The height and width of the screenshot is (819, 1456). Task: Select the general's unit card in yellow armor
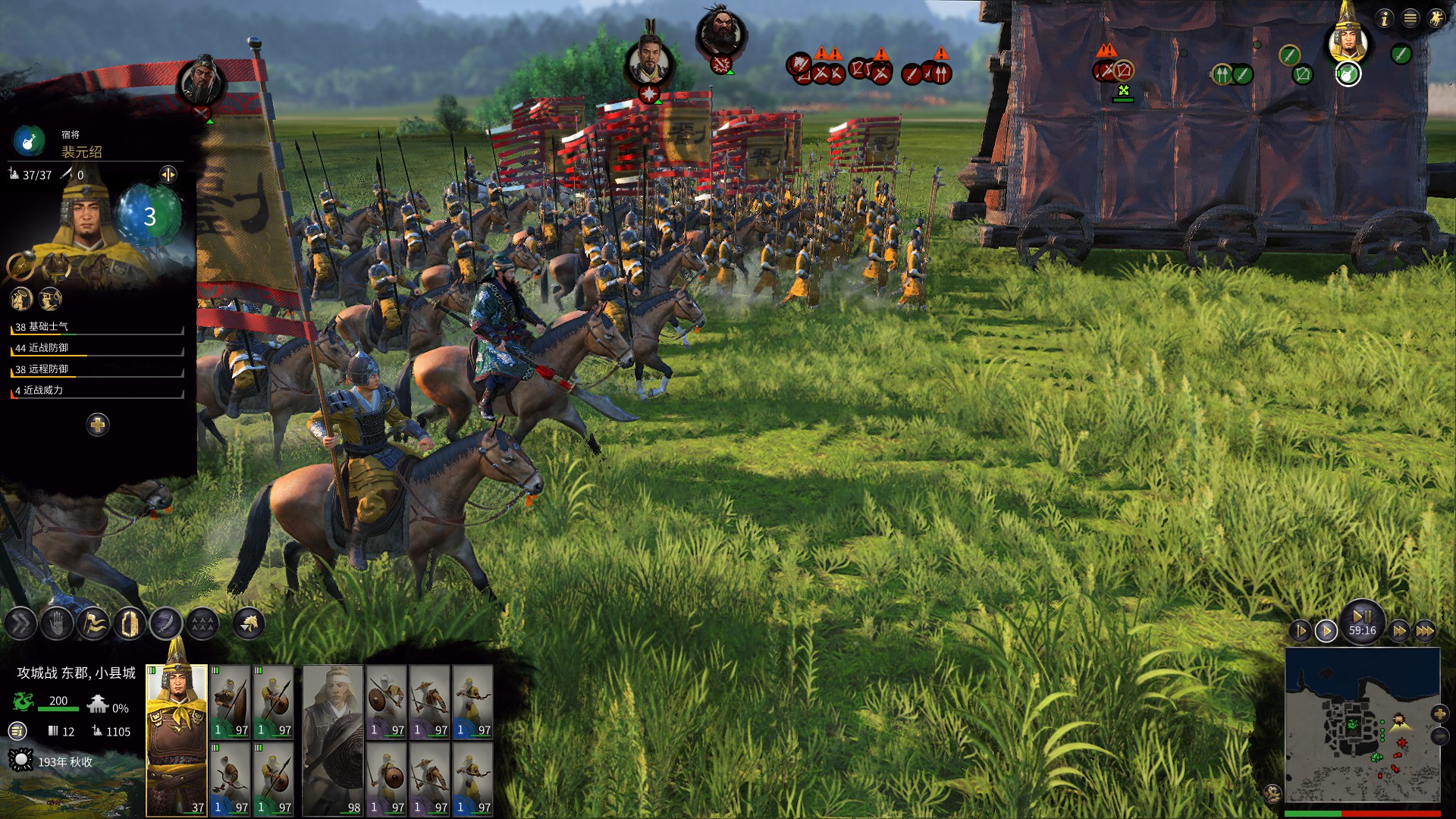tap(177, 739)
